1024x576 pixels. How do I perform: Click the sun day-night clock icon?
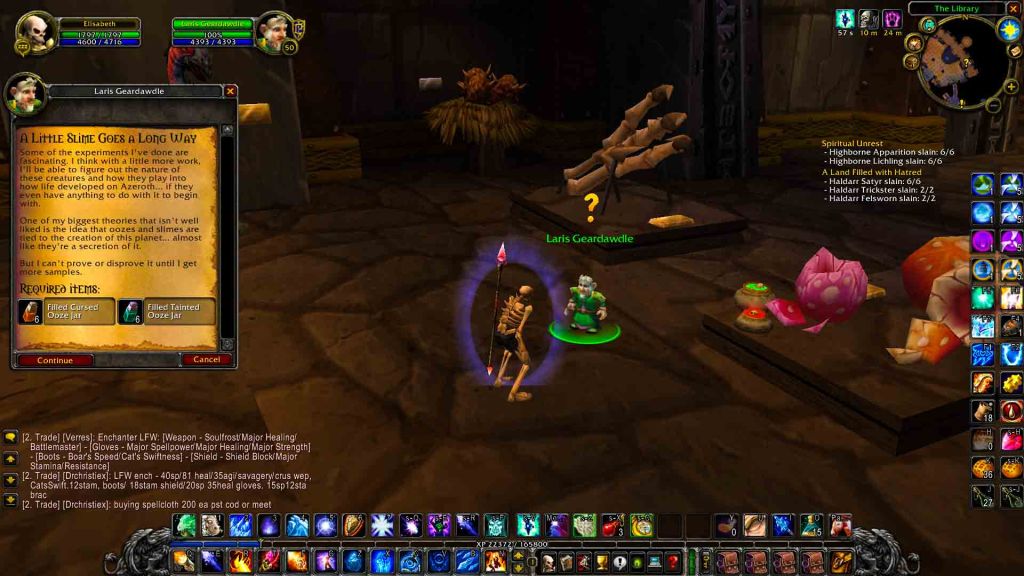click(1007, 29)
